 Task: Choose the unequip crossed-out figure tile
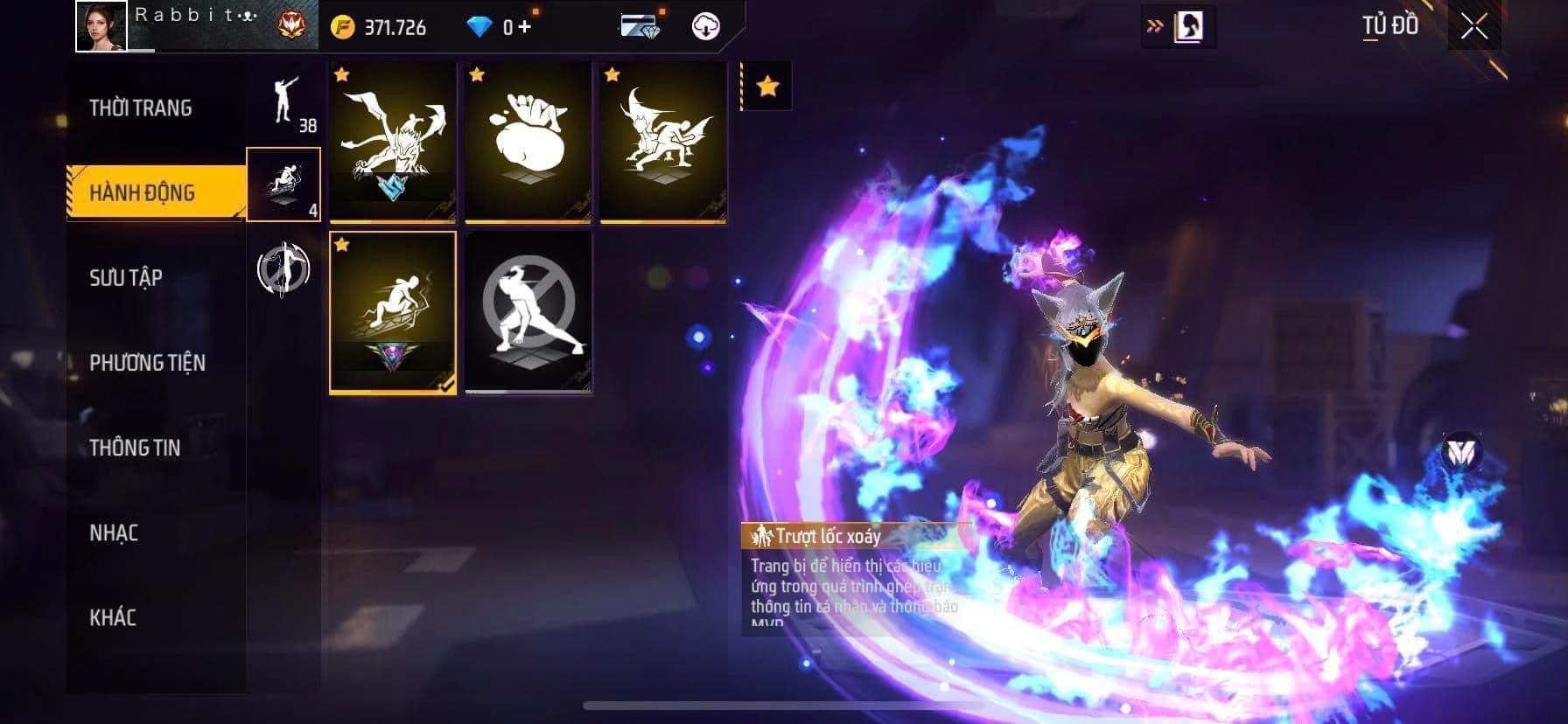click(x=528, y=311)
